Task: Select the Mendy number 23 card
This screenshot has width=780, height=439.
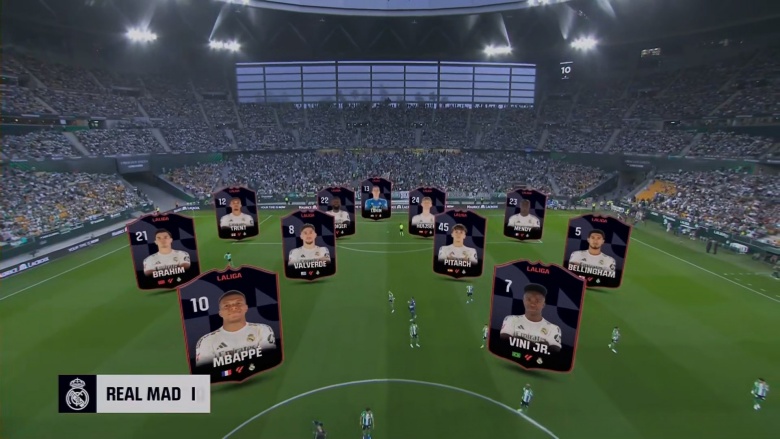Action: (x=524, y=213)
